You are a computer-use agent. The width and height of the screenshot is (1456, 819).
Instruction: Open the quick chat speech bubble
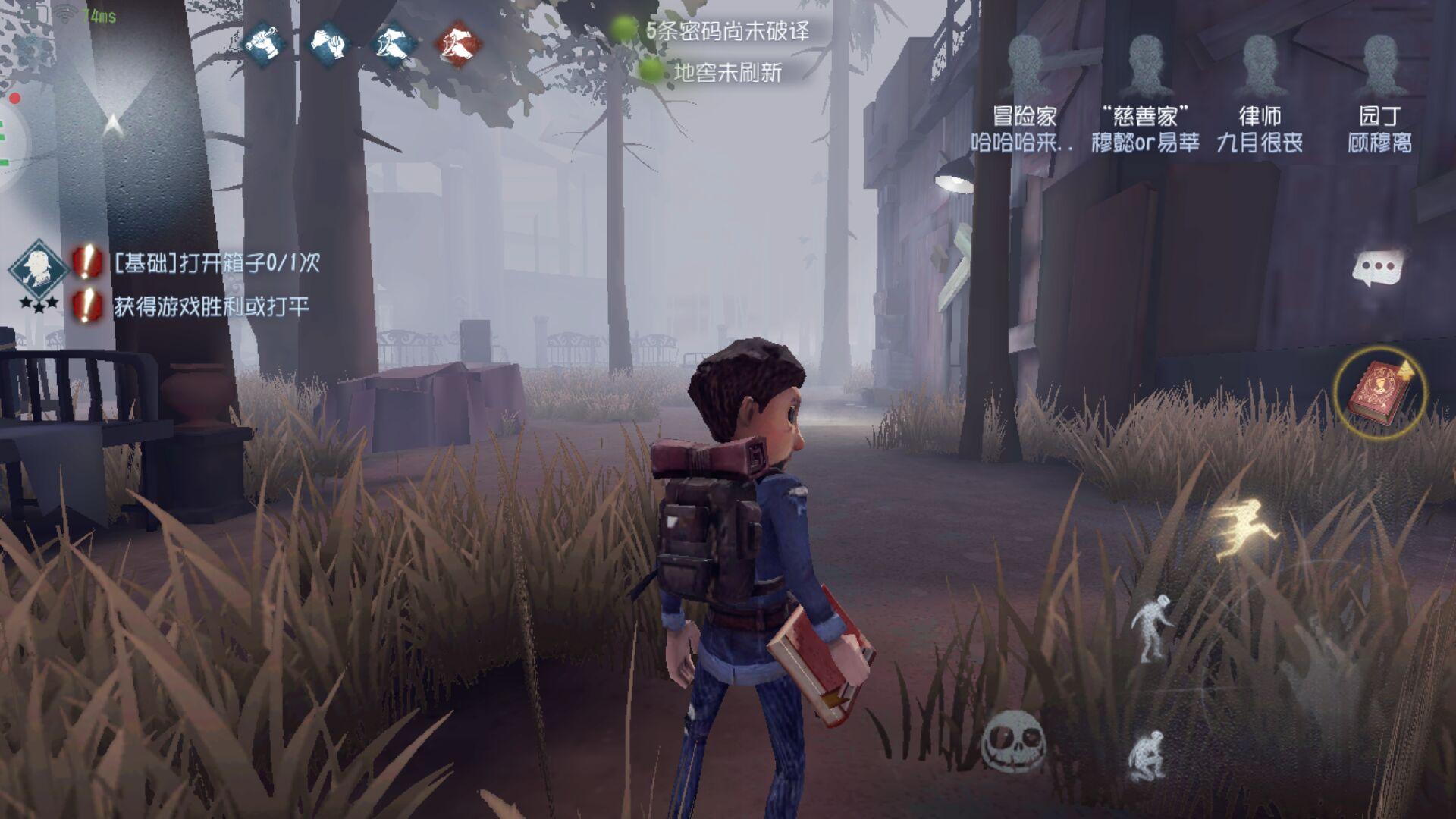click(x=1378, y=269)
